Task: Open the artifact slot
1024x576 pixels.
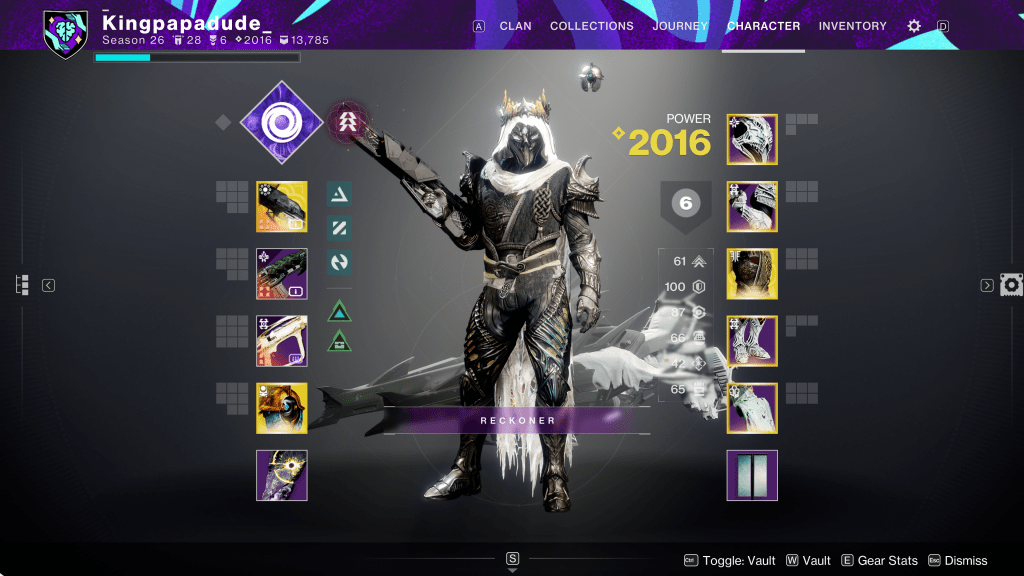Action: click(282, 475)
